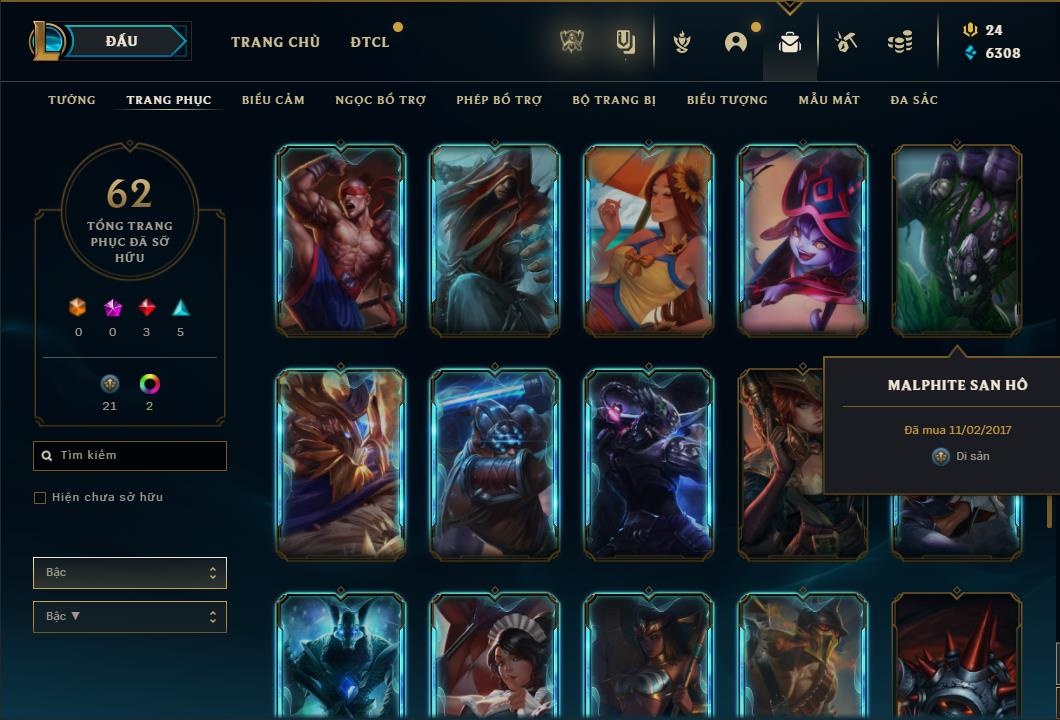Viewport: 1060px width, 720px height.
Task: Click the ĐẤU play button
Action: point(122,41)
